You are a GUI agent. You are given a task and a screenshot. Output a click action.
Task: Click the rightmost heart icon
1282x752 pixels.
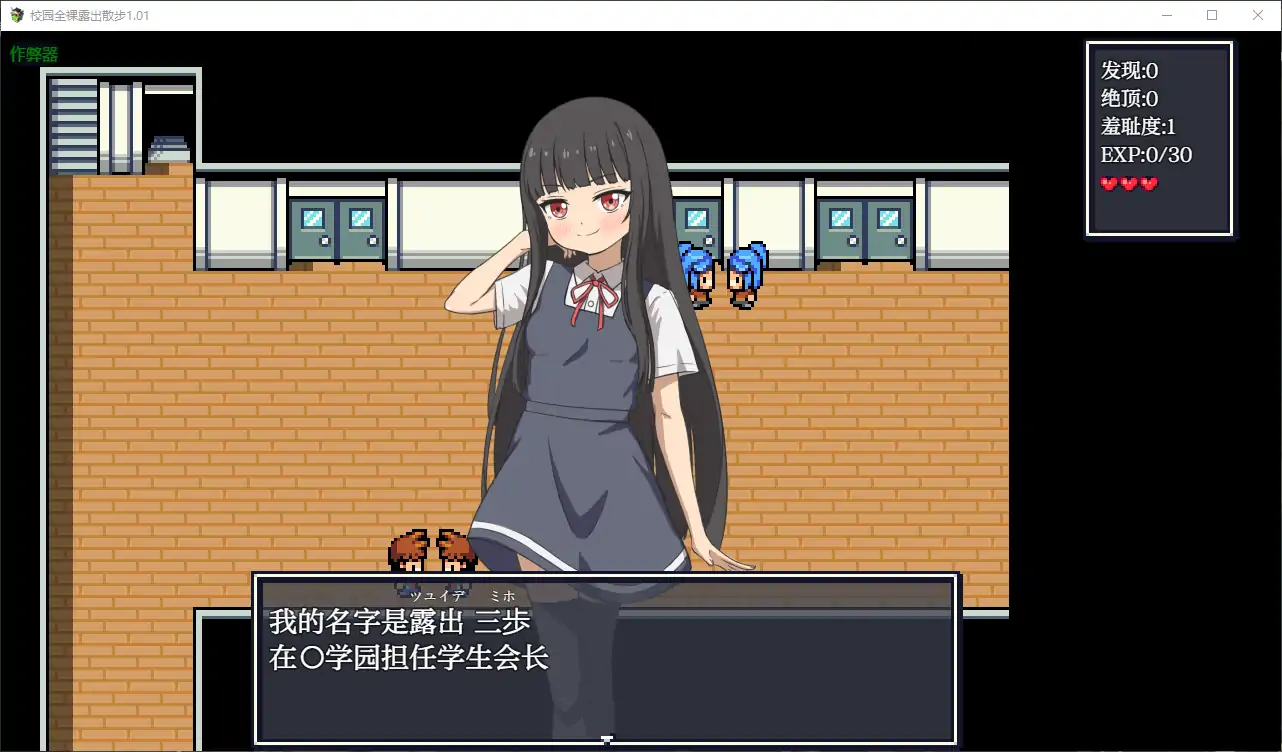click(1149, 184)
